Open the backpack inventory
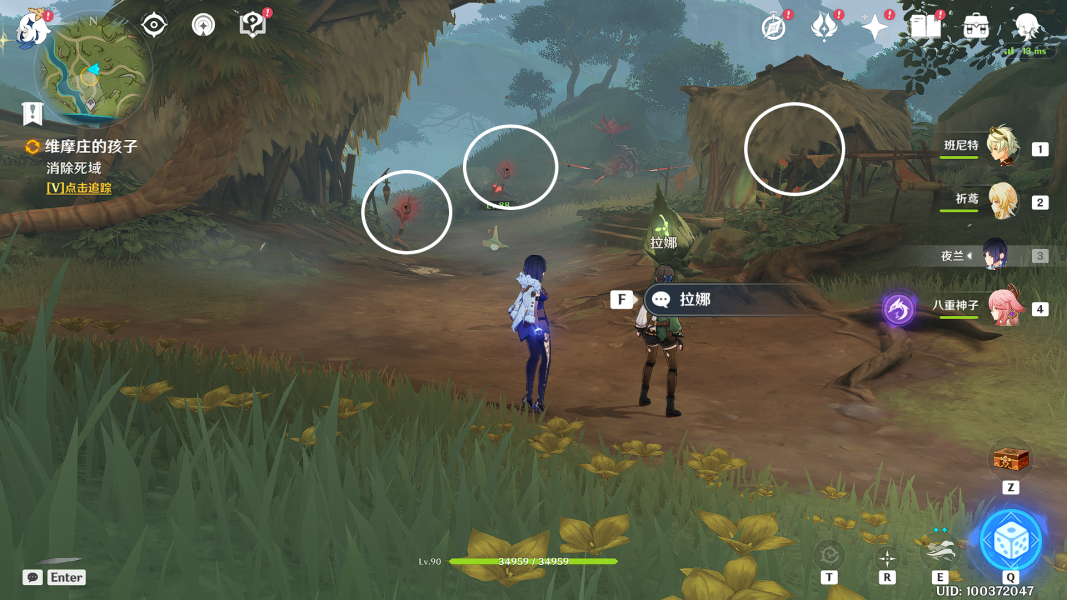Screen dimensions: 1067x600 [x=976, y=27]
